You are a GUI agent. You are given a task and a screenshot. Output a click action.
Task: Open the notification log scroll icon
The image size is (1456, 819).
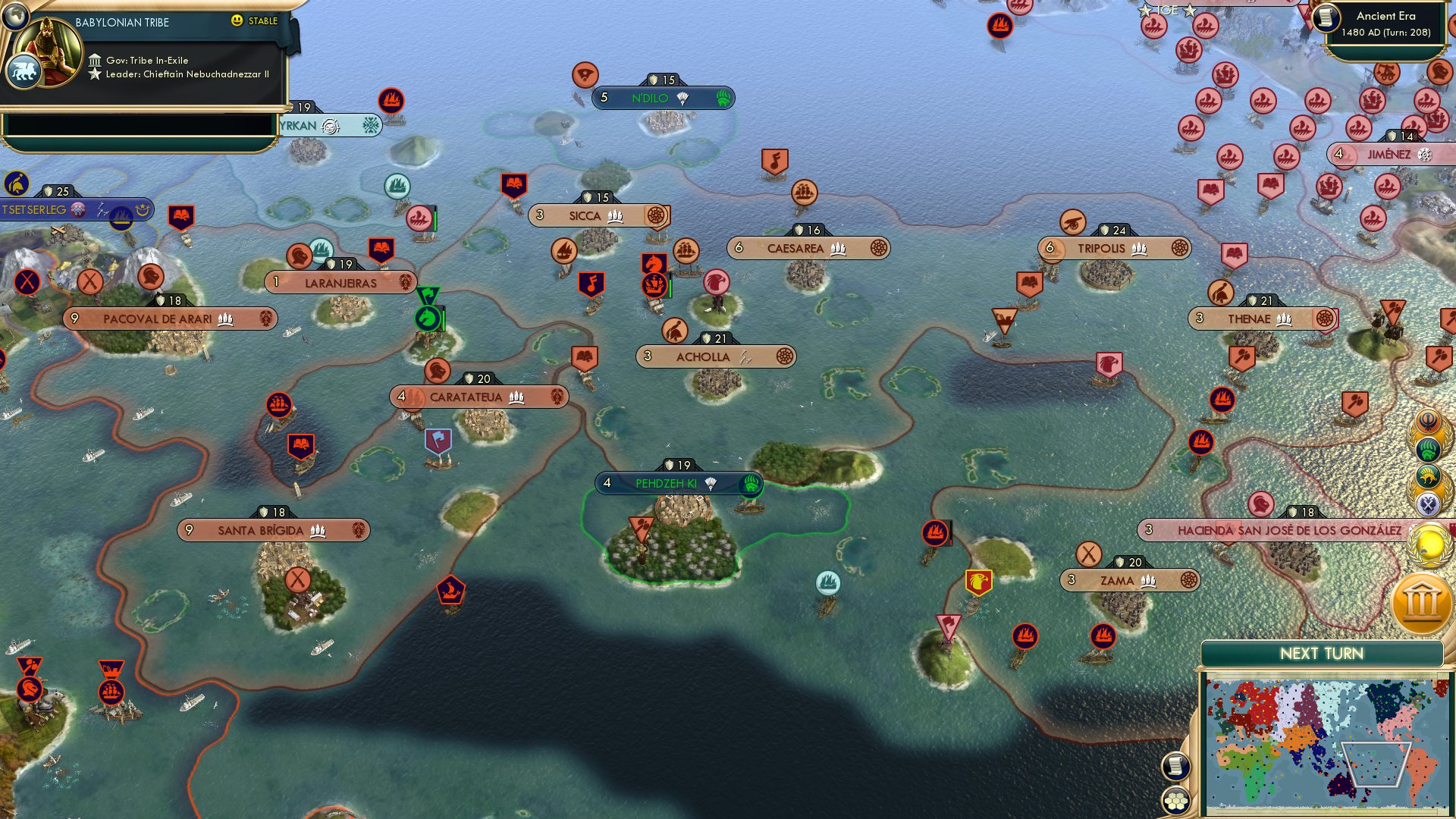tap(1175, 766)
